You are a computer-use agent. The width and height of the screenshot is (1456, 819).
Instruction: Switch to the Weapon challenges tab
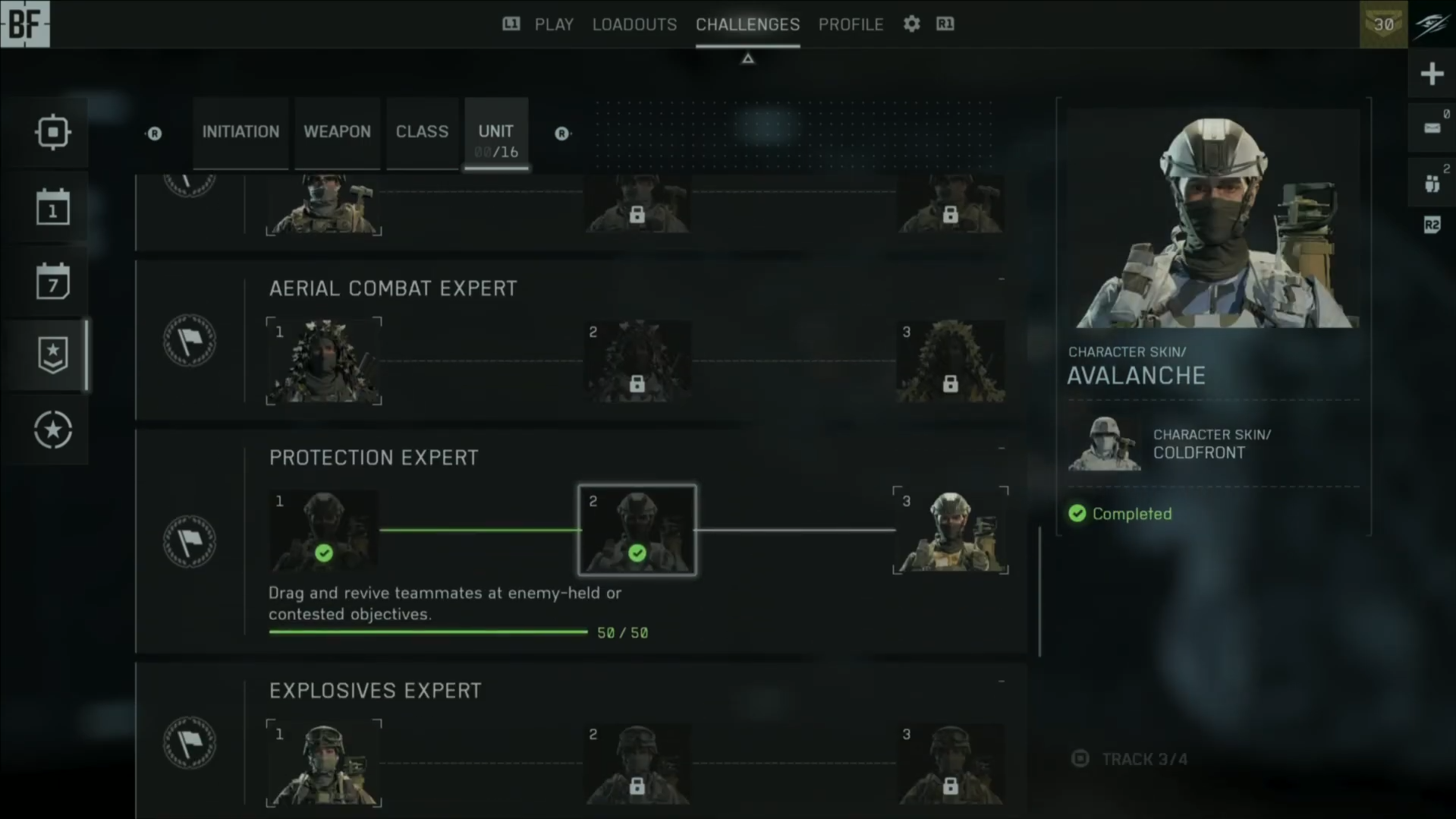(337, 132)
